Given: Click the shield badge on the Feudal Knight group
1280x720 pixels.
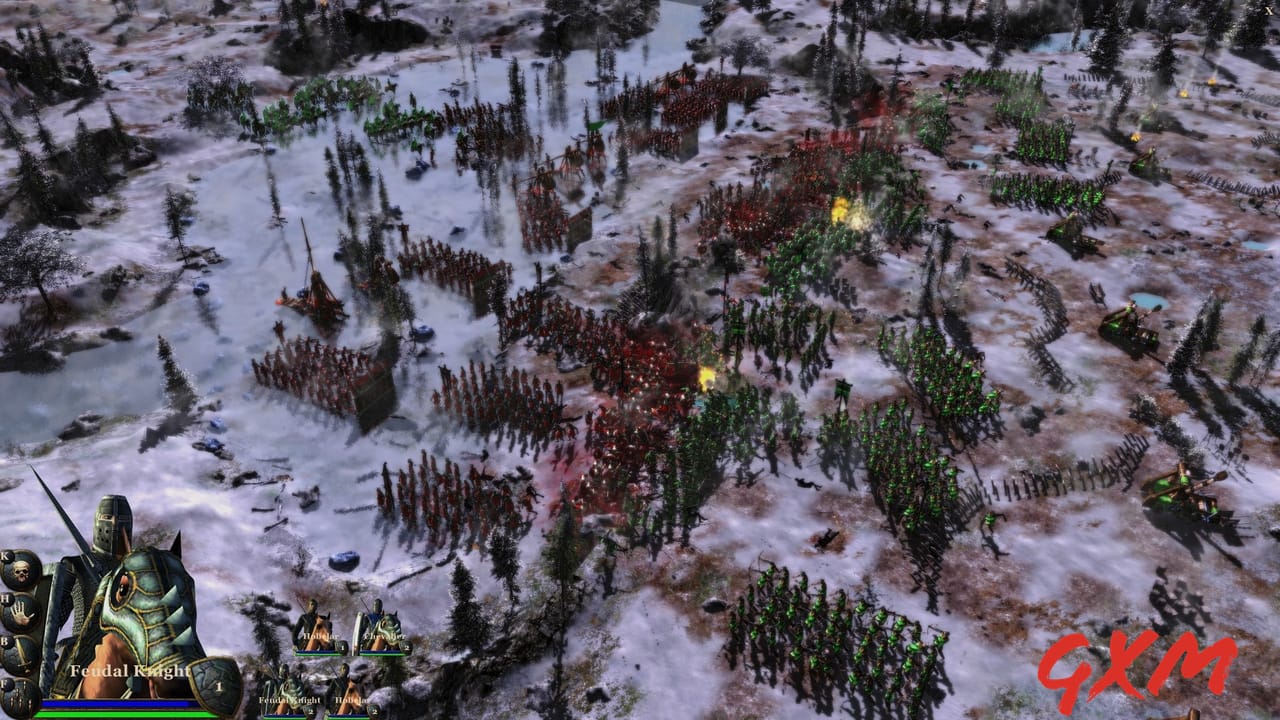Looking at the screenshot, I should [x=310, y=710].
